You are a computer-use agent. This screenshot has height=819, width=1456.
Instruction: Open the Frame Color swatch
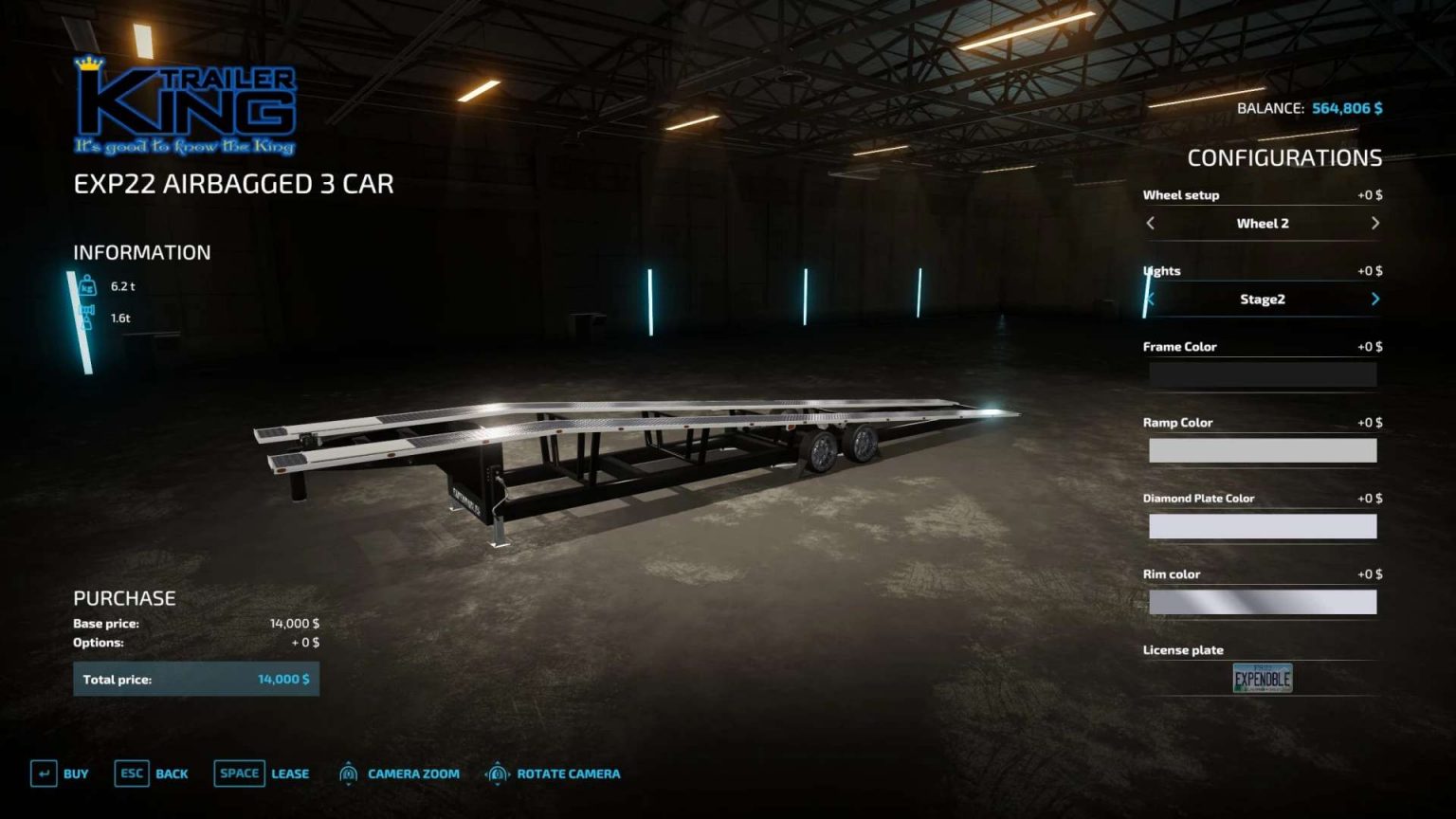pos(1263,373)
